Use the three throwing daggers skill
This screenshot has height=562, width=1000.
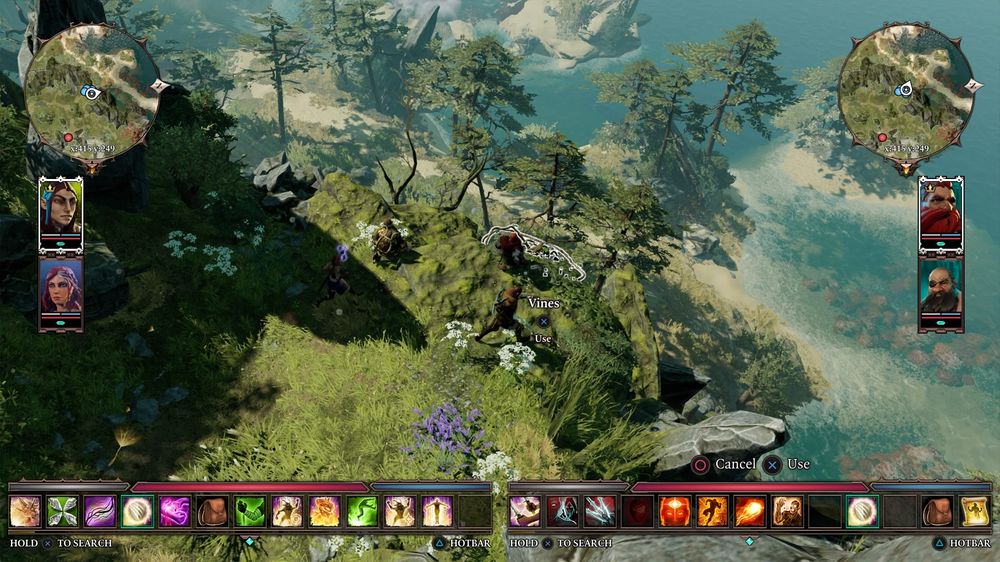pos(599,511)
